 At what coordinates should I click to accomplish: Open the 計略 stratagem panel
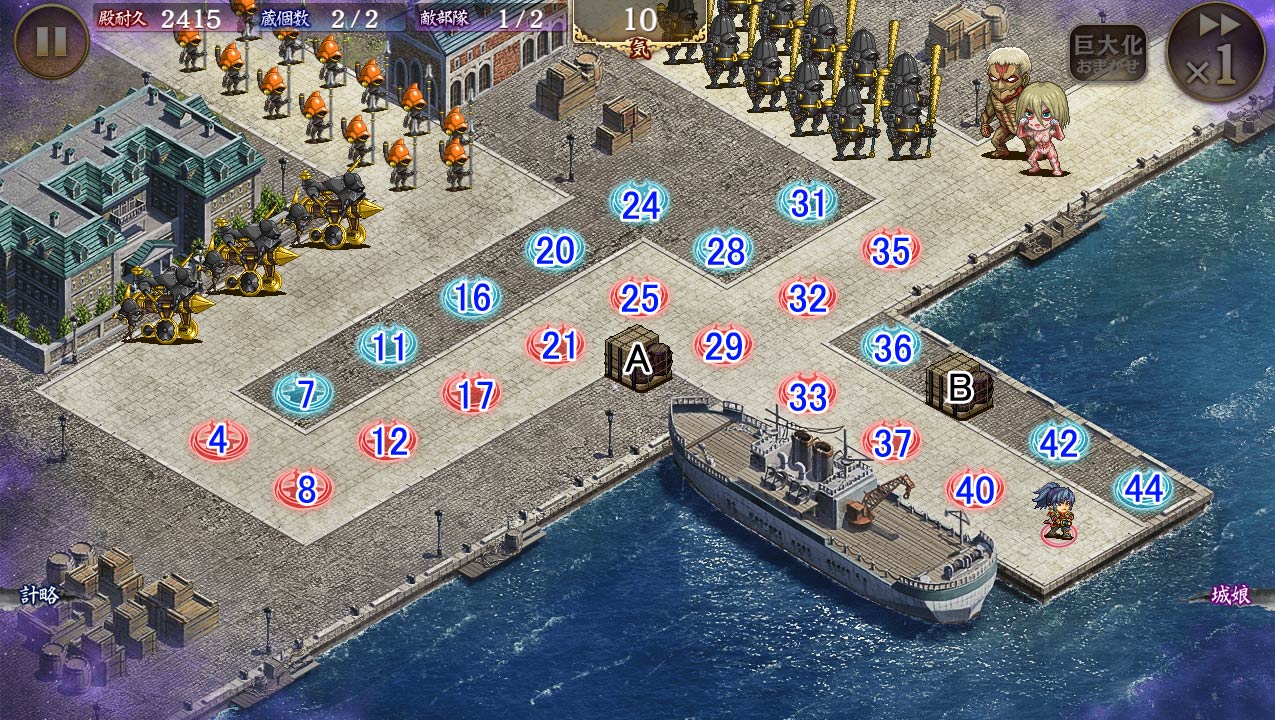(x=40, y=595)
